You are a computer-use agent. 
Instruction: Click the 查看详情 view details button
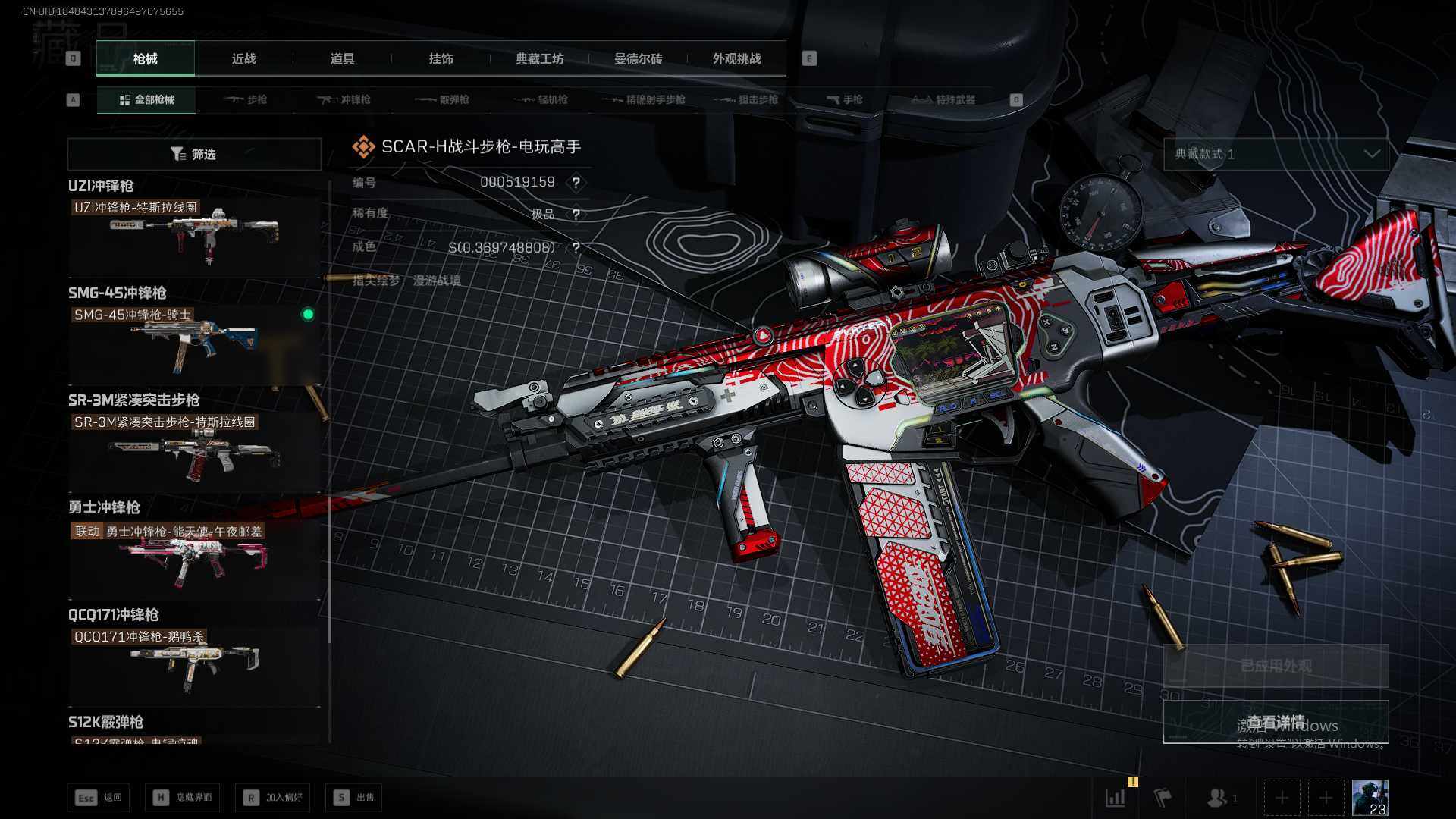click(x=1276, y=721)
